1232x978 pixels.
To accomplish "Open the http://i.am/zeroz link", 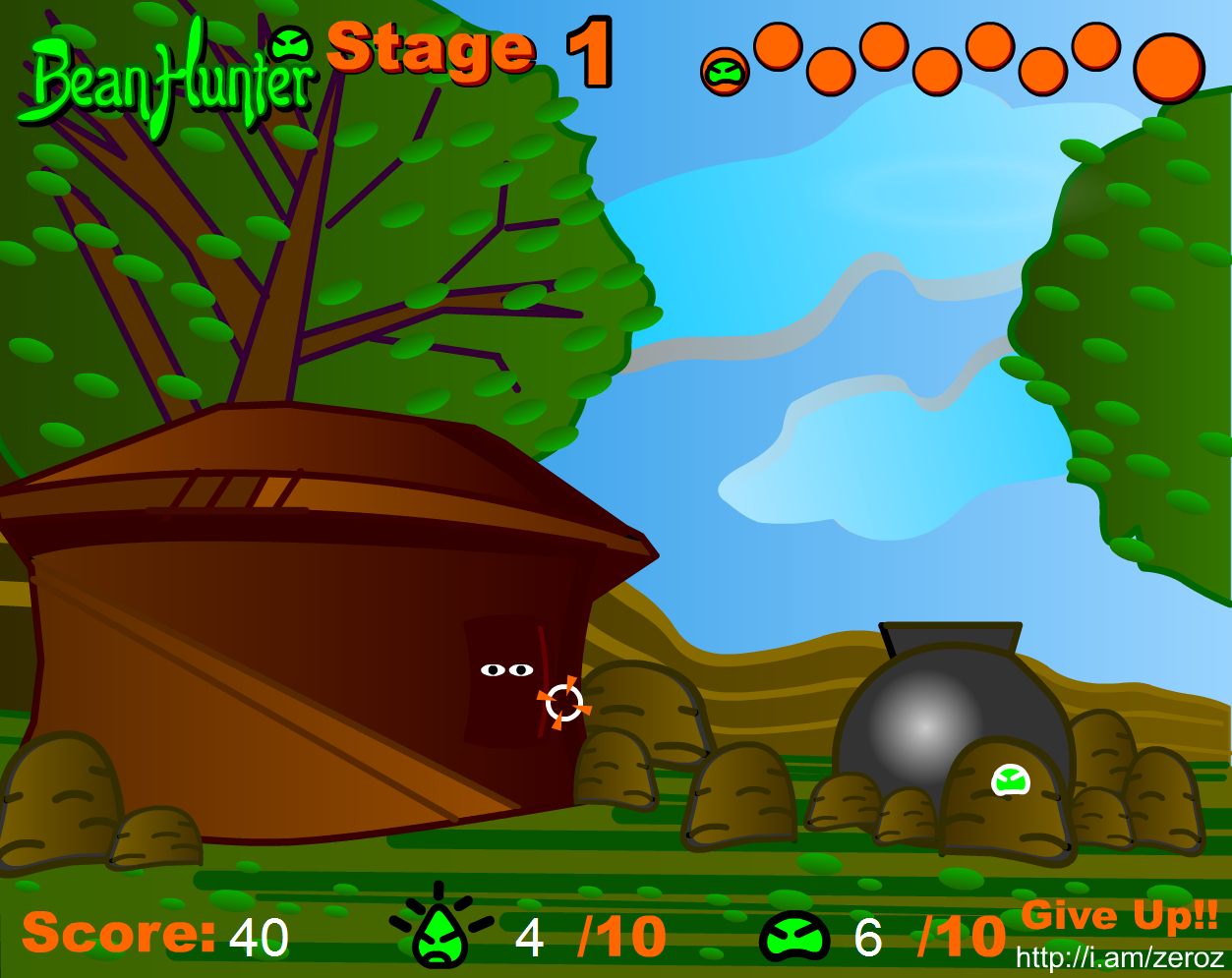I will [1119, 957].
